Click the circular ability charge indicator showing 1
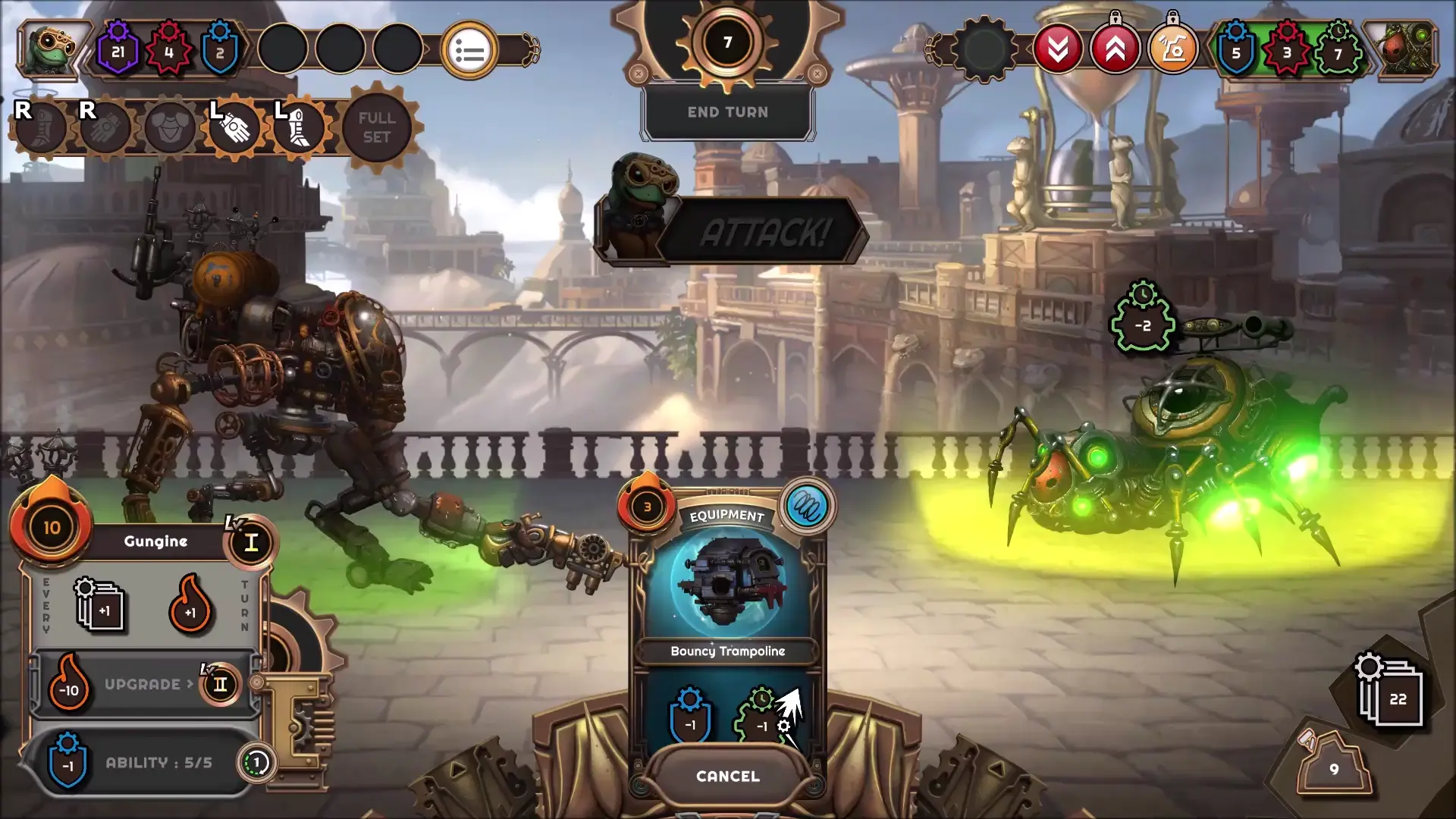The image size is (1456, 819). (x=256, y=762)
